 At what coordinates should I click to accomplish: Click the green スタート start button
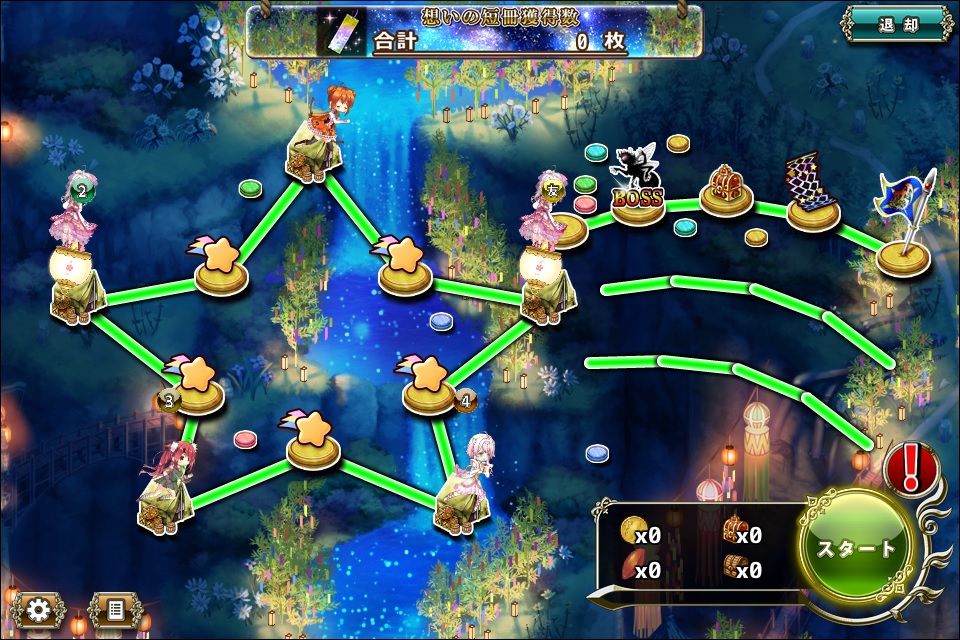(857, 548)
